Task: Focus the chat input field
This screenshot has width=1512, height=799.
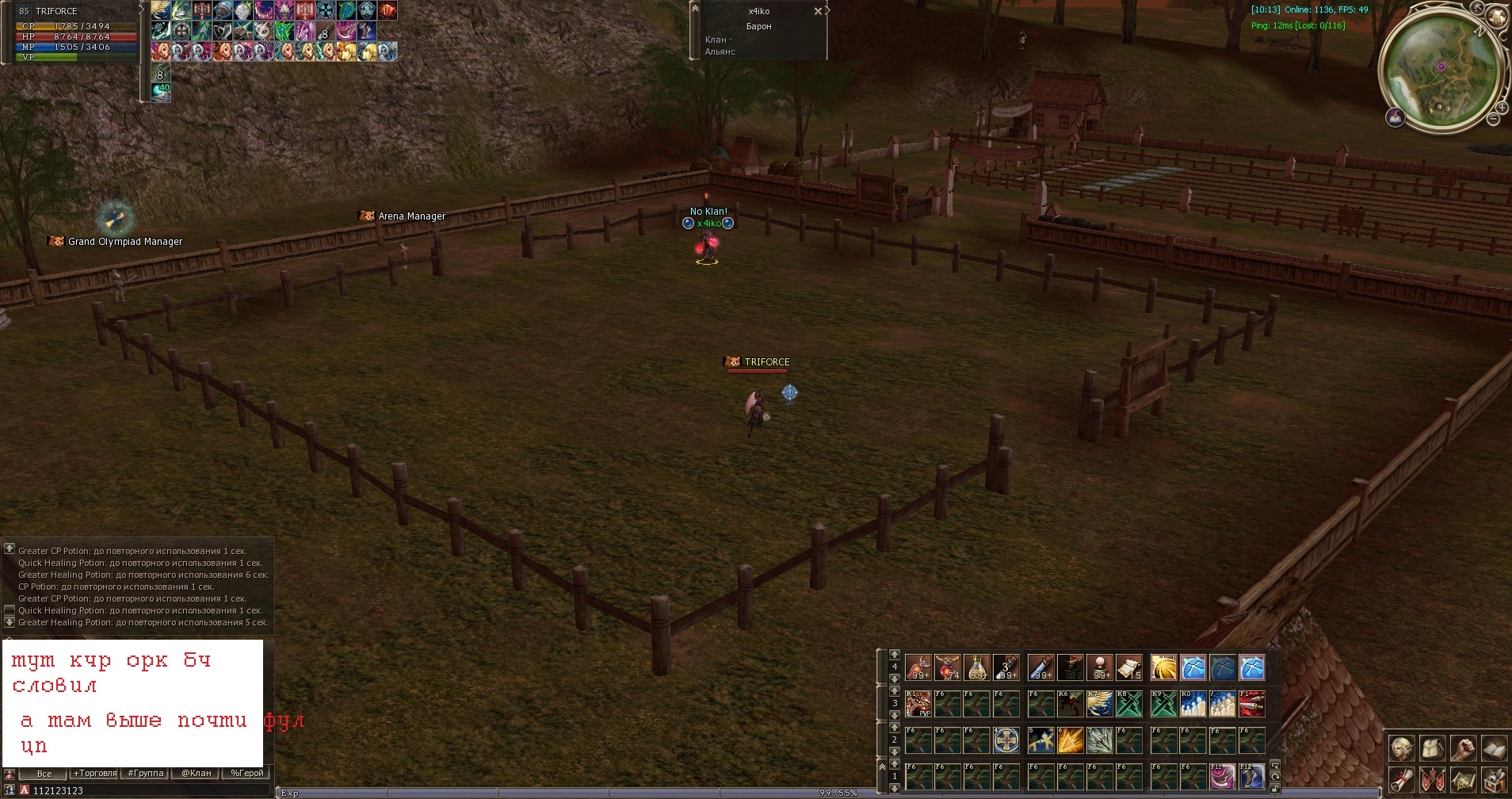Action: [143, 790]
